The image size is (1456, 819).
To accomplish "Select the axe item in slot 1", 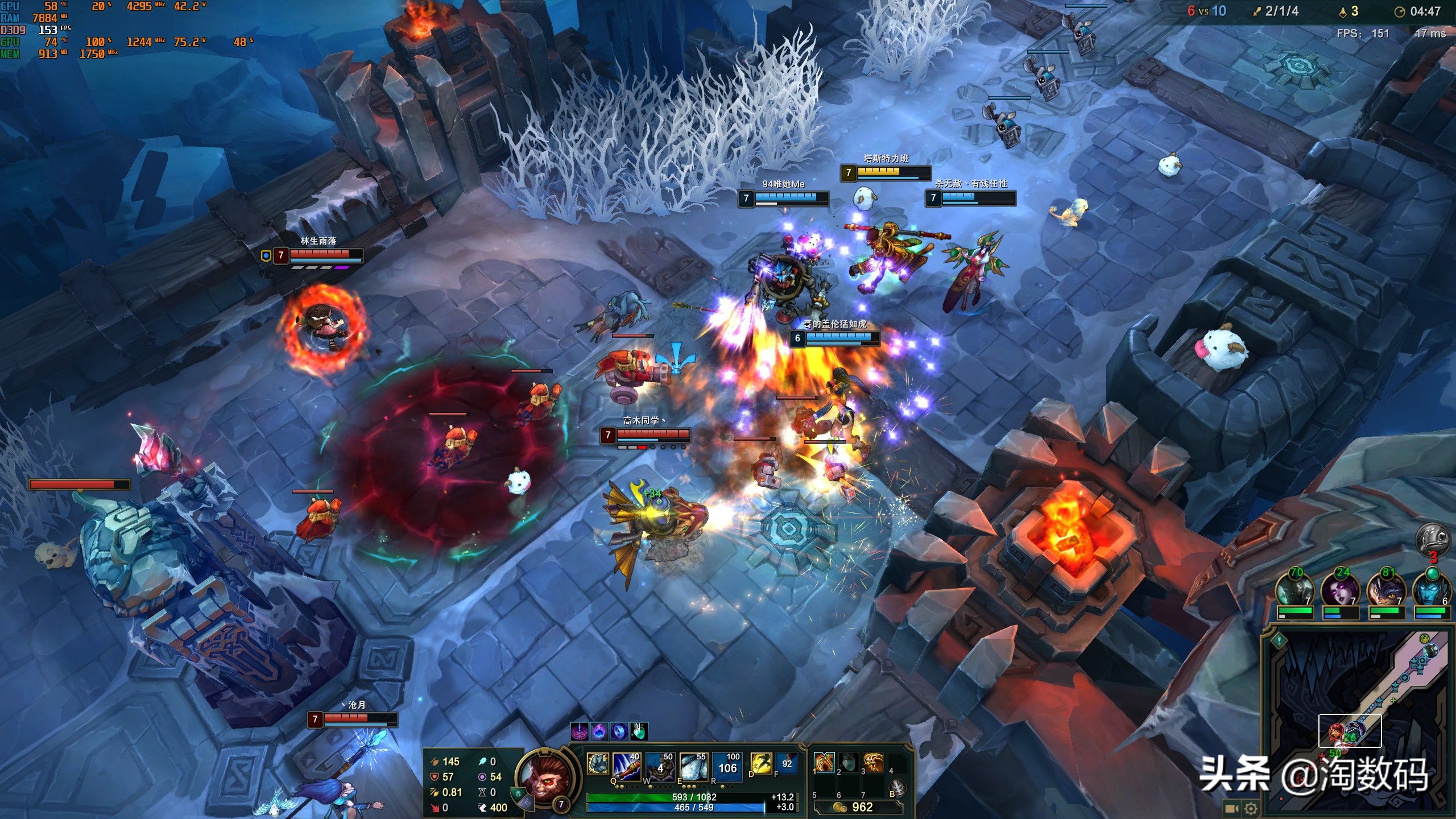I will [x=824, y=762].
